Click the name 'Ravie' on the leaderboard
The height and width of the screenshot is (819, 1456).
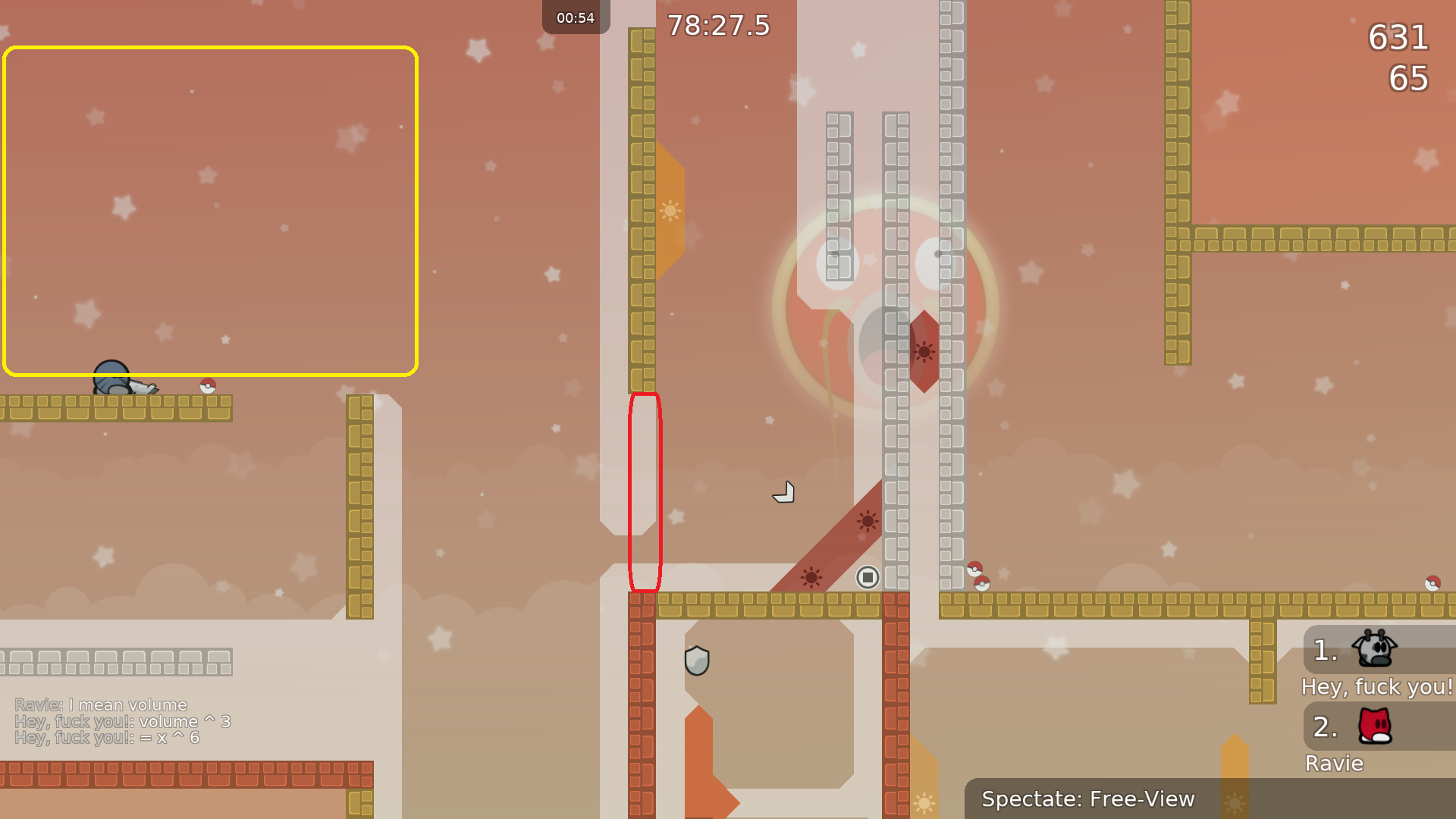[x=1333, y=763]
